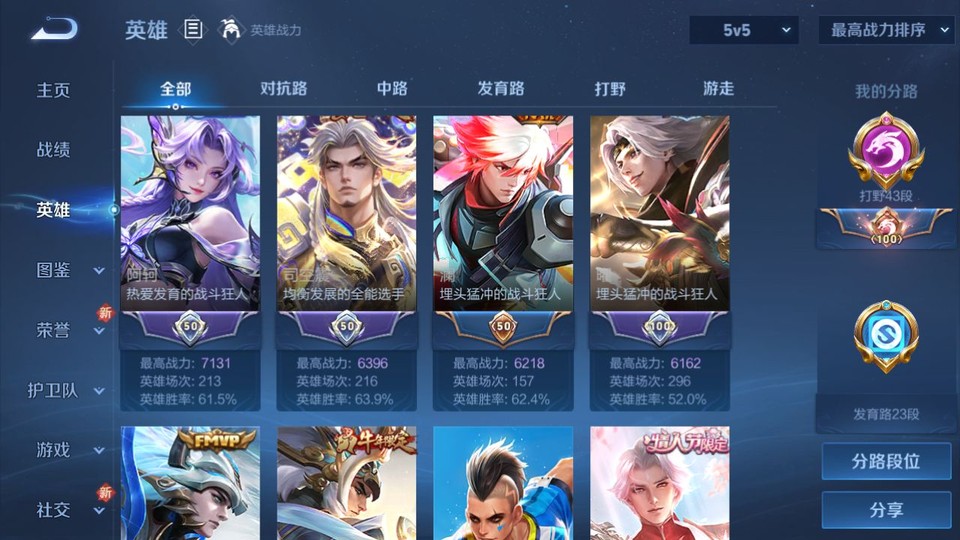
Task: Switch to the 中路 mid lane tab
Action: (x=392, y=88)
